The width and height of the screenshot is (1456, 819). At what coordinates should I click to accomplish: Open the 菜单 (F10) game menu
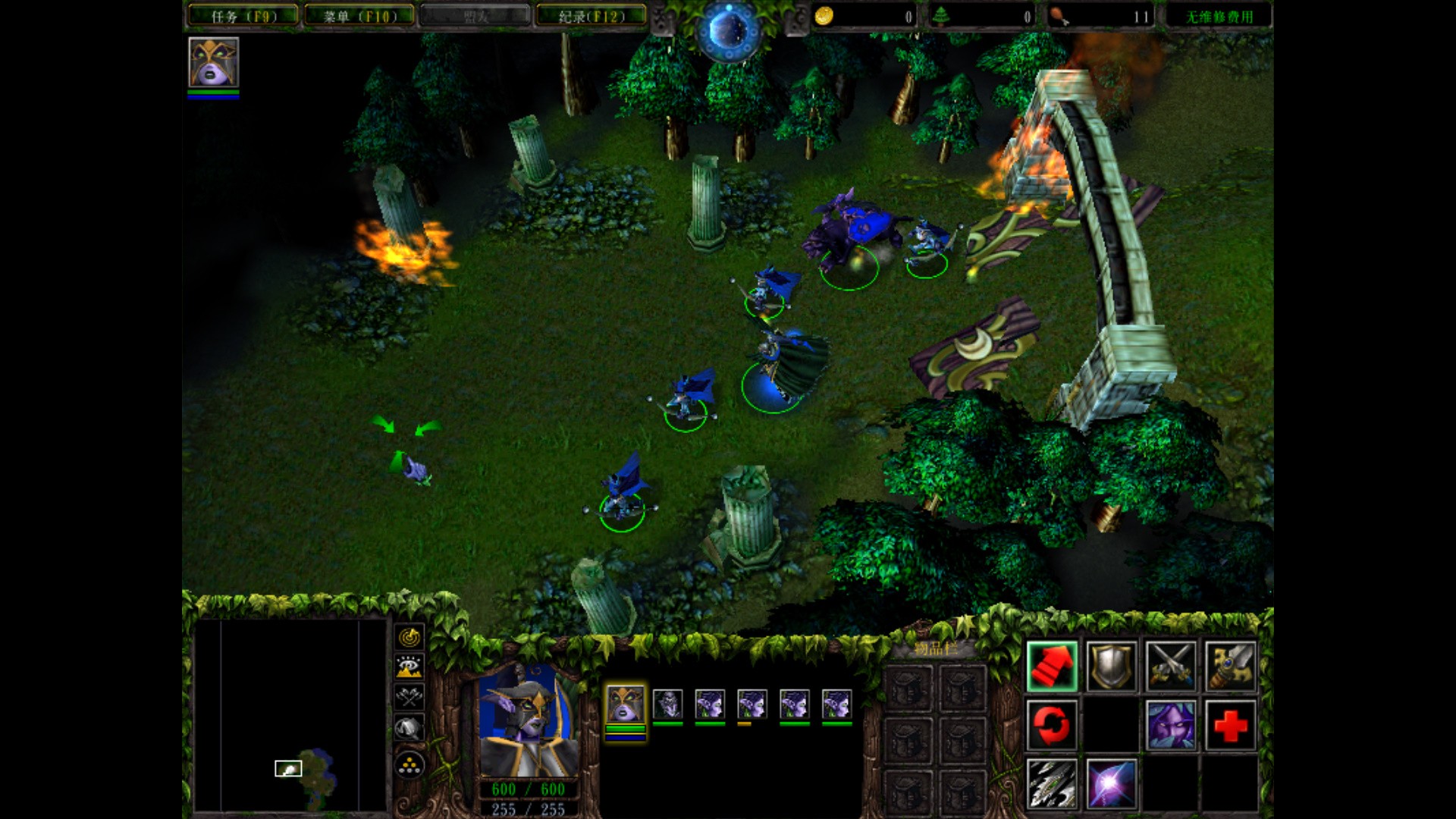pyautogui.click(x=359, y=16)
